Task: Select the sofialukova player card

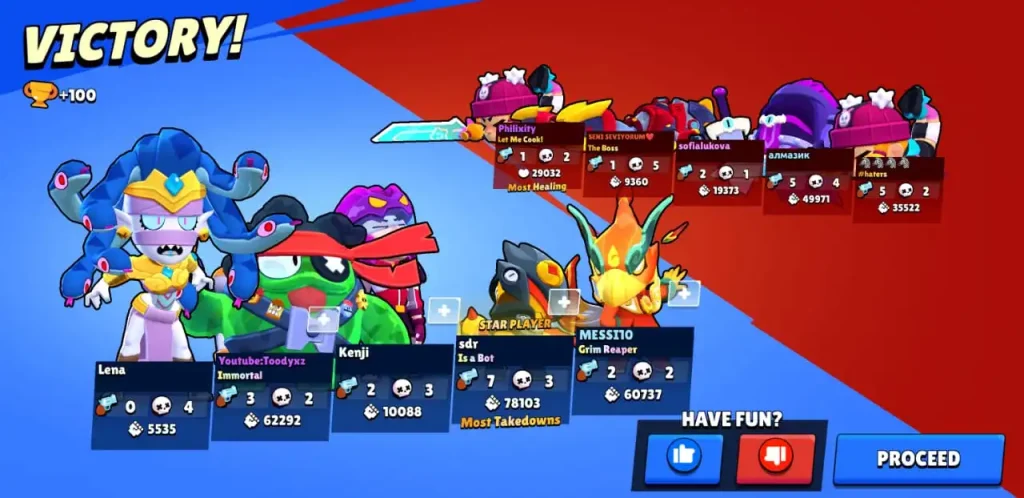Action: coord(718,170)
